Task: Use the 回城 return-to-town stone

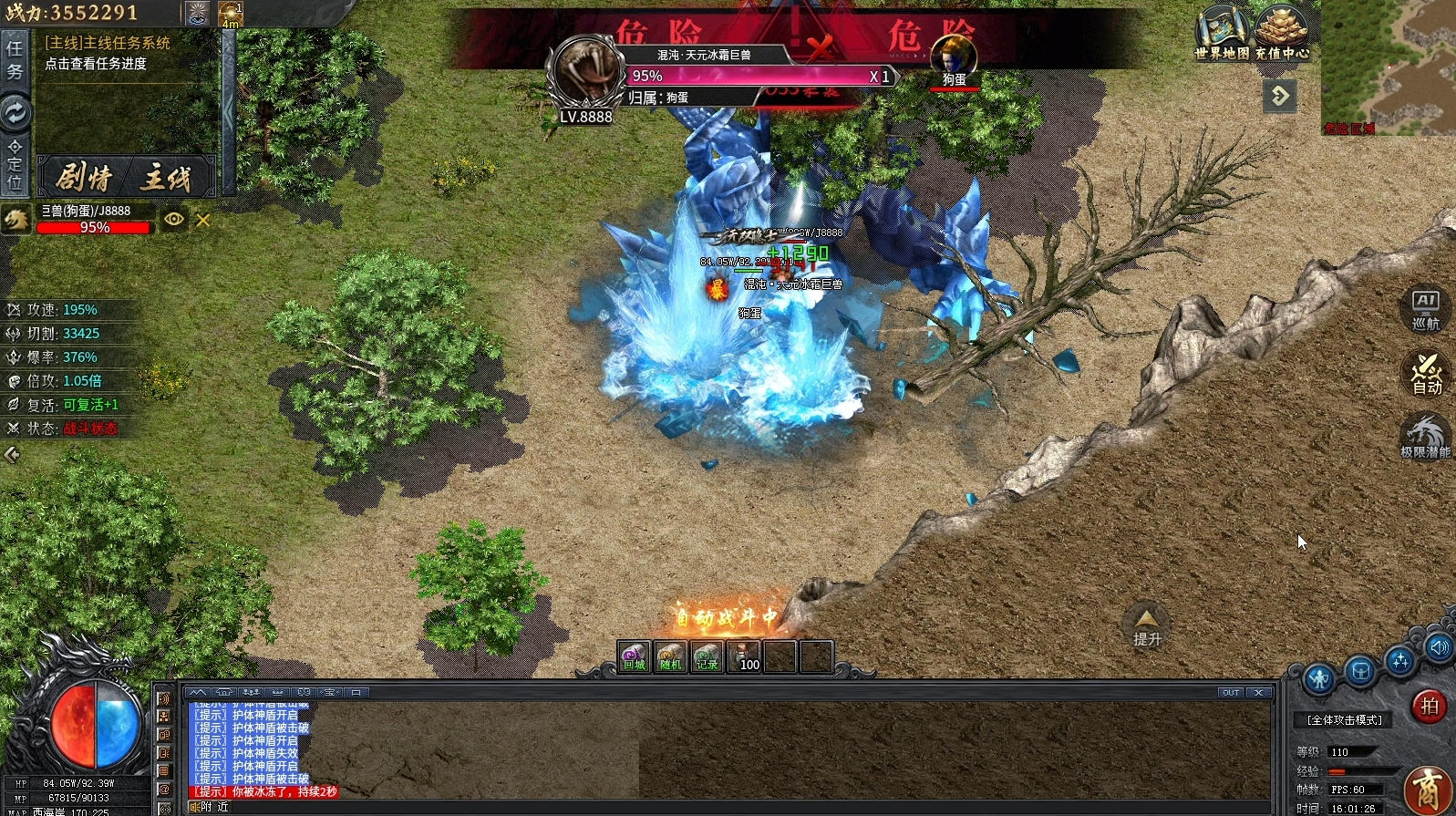Action: pyautogui.click(x=634, y=656)
